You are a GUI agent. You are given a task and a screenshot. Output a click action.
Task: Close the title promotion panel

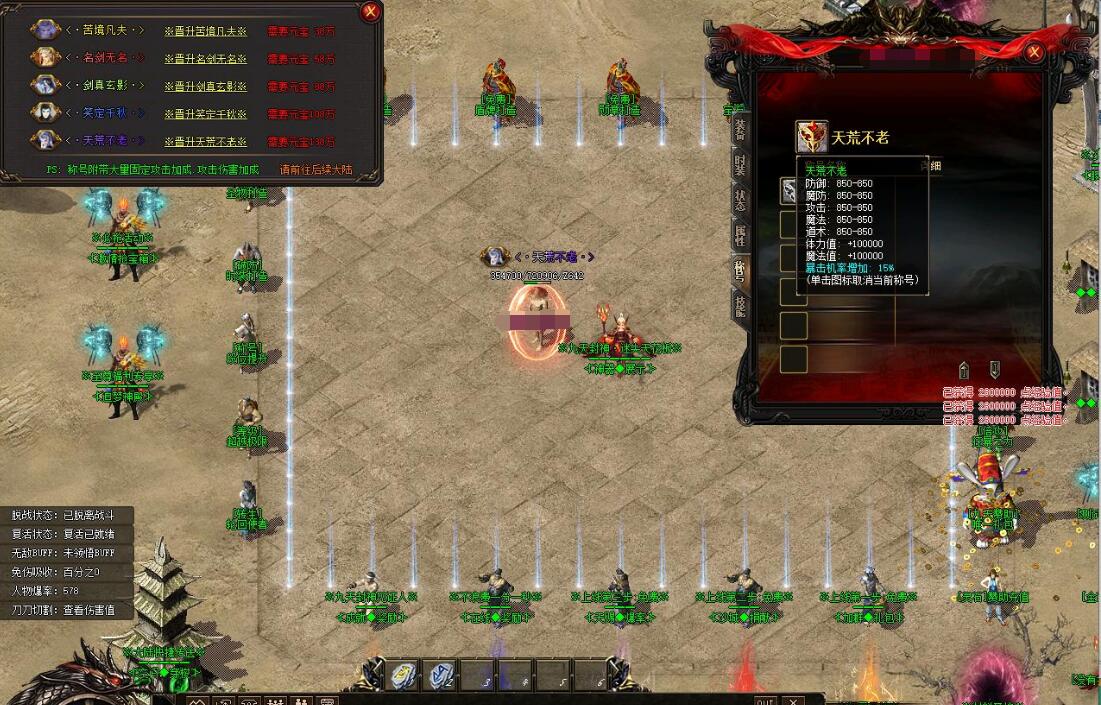click(371, 12)
